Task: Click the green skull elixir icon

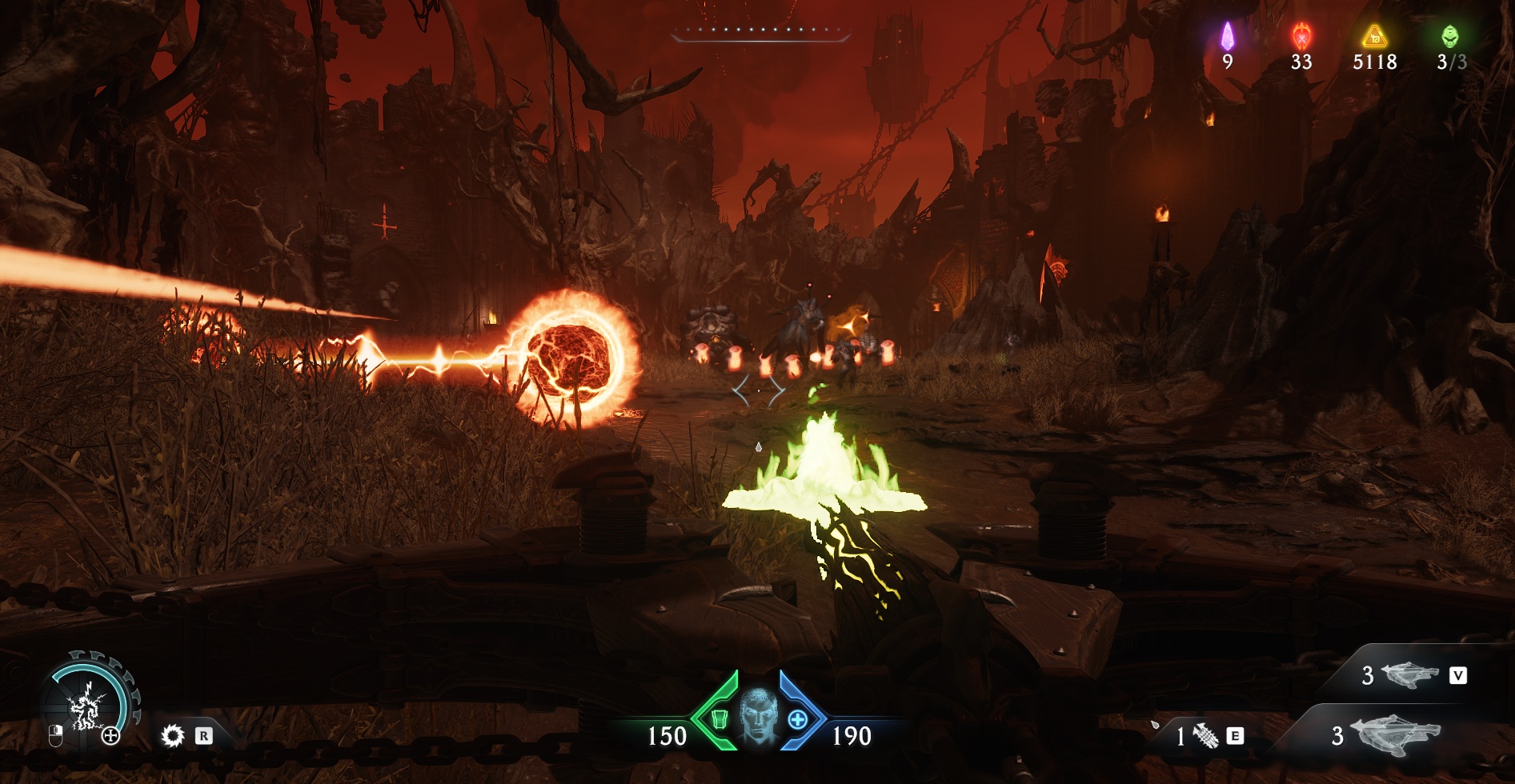Action: 1449,37
